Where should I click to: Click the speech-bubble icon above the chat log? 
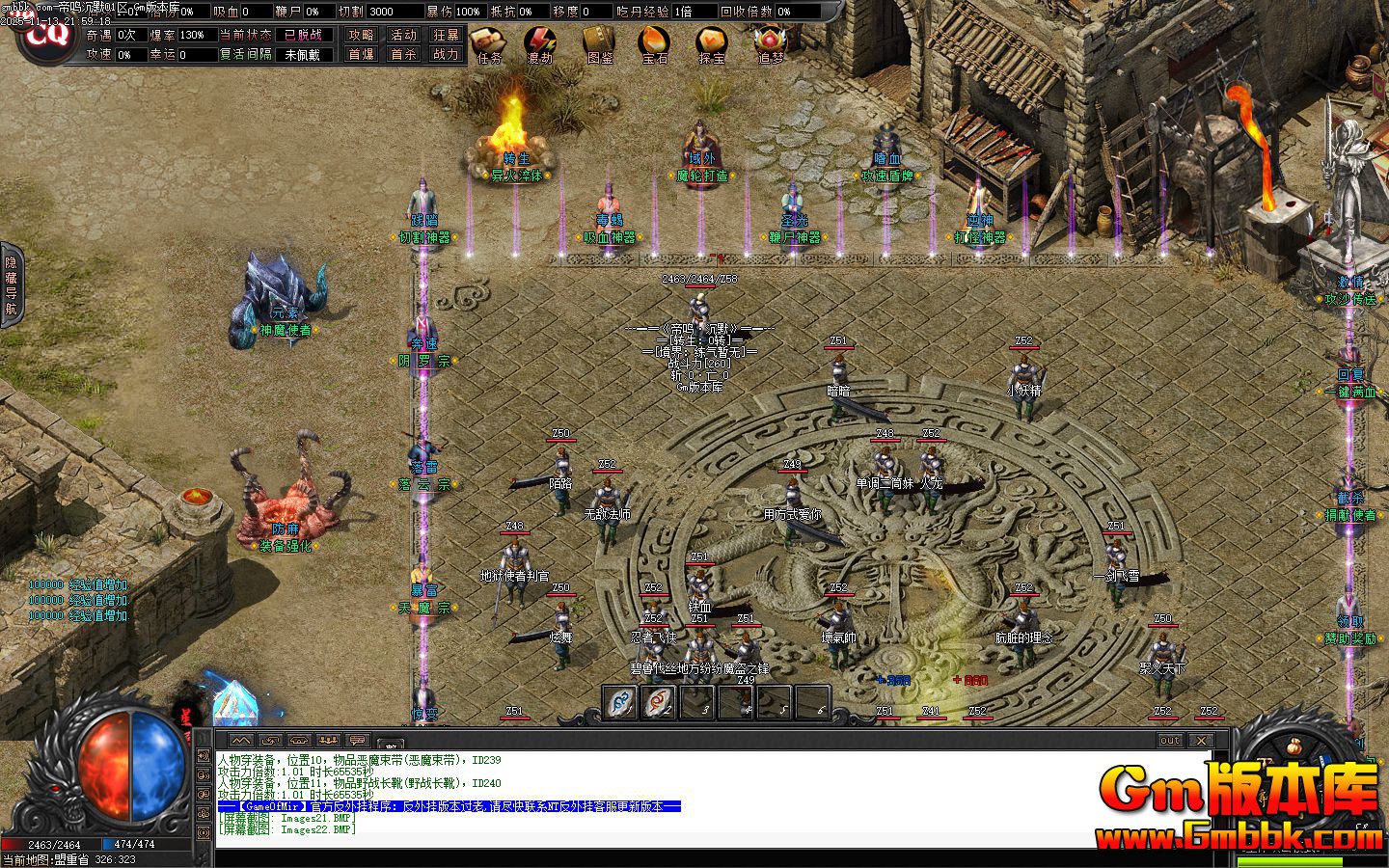tap(356, 739)
